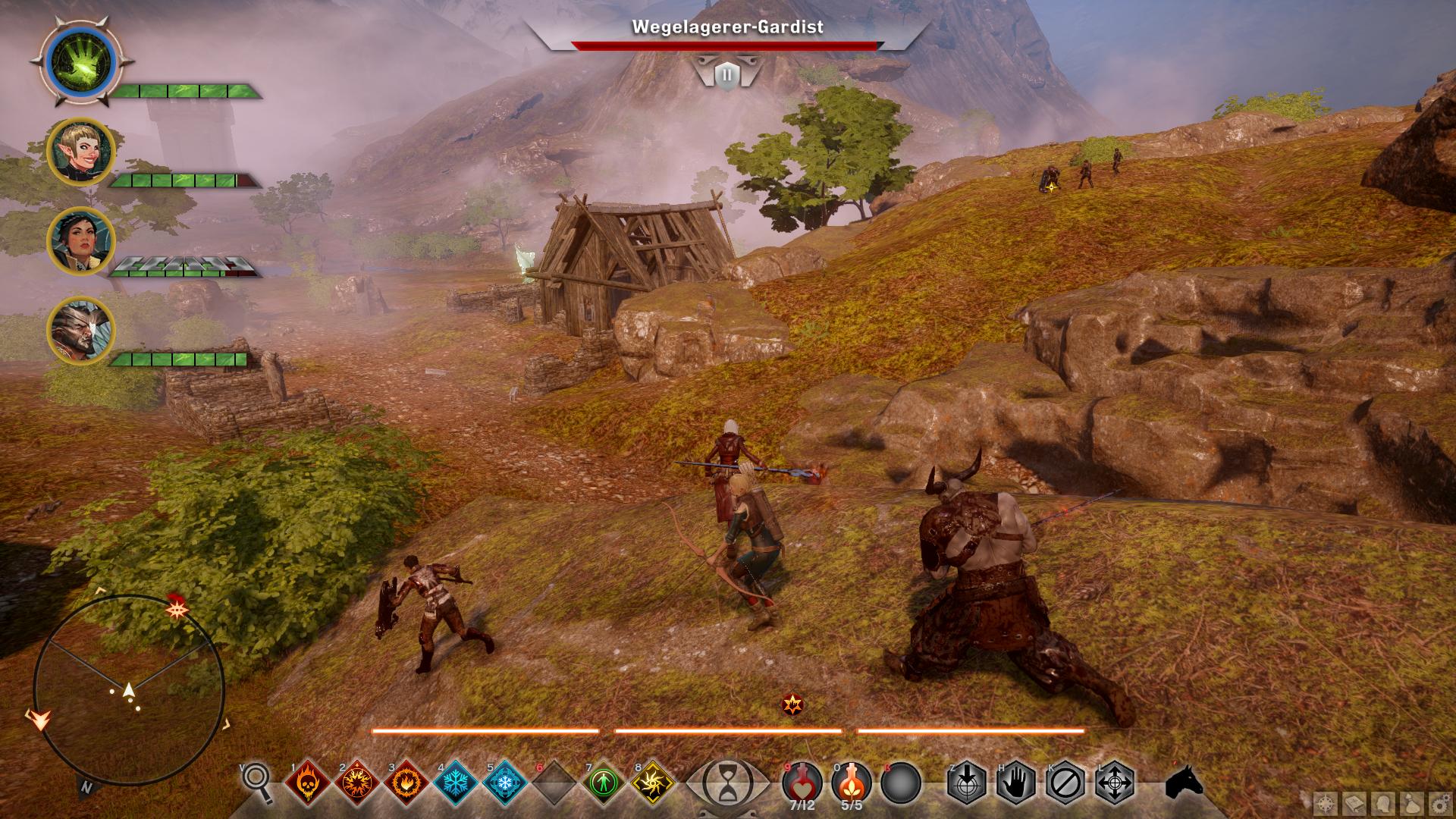
Task: Use the orange leaf potion
Action: [852, 781]
